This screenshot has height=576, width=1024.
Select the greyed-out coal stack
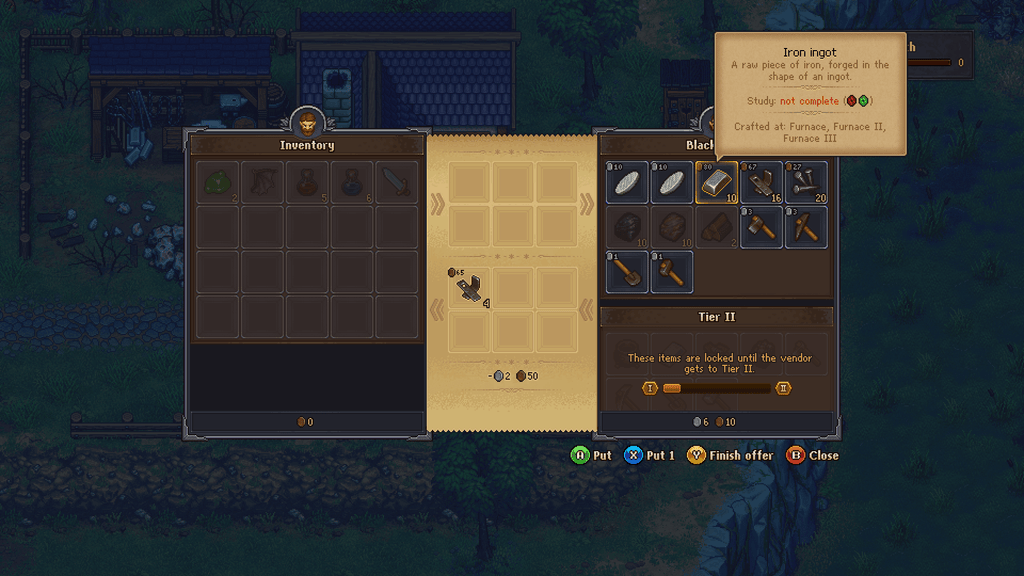(x=628, y=227)
